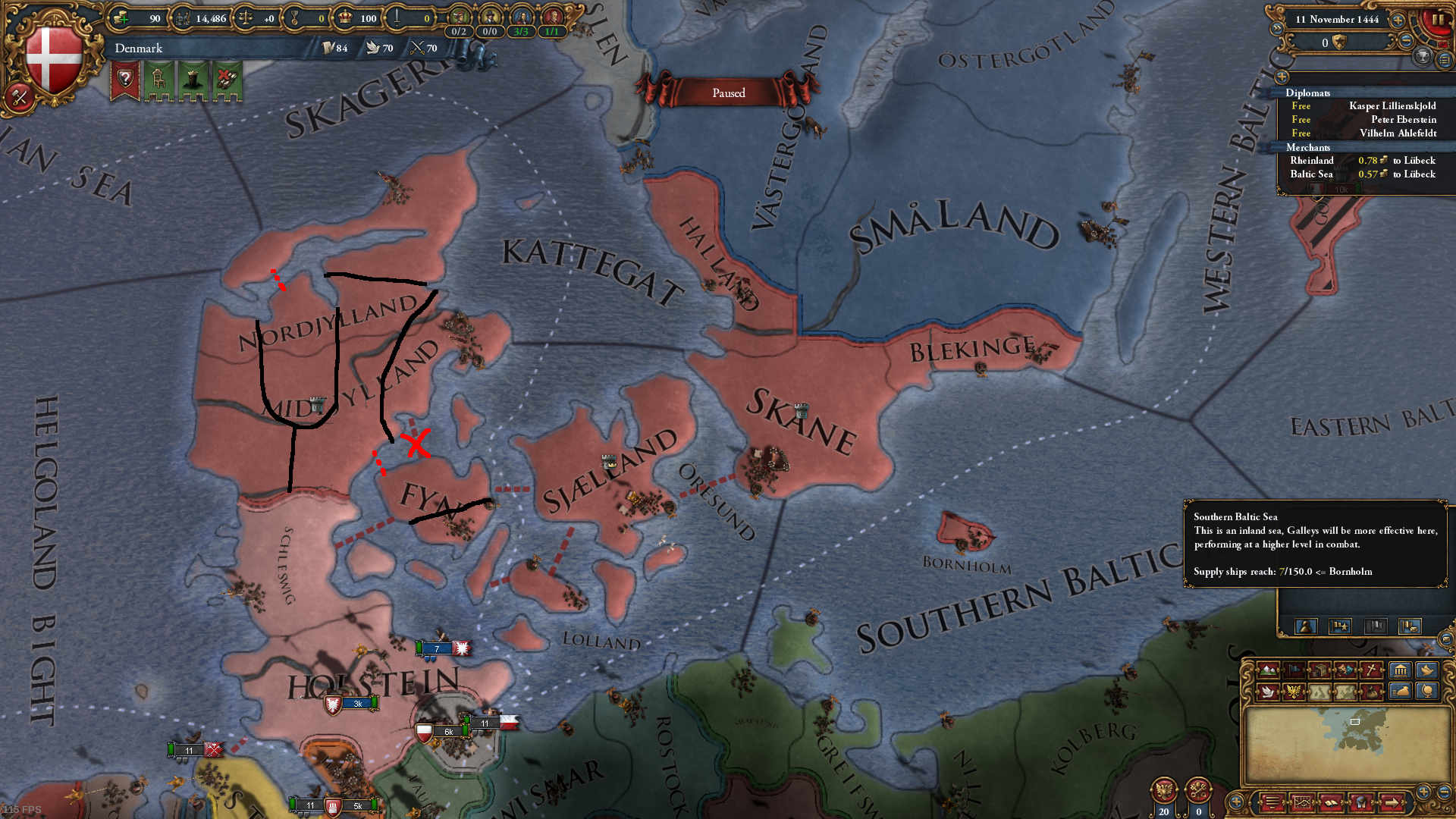Open the trade mapmode icon
1456x819 pixels.
[1320, 670]
